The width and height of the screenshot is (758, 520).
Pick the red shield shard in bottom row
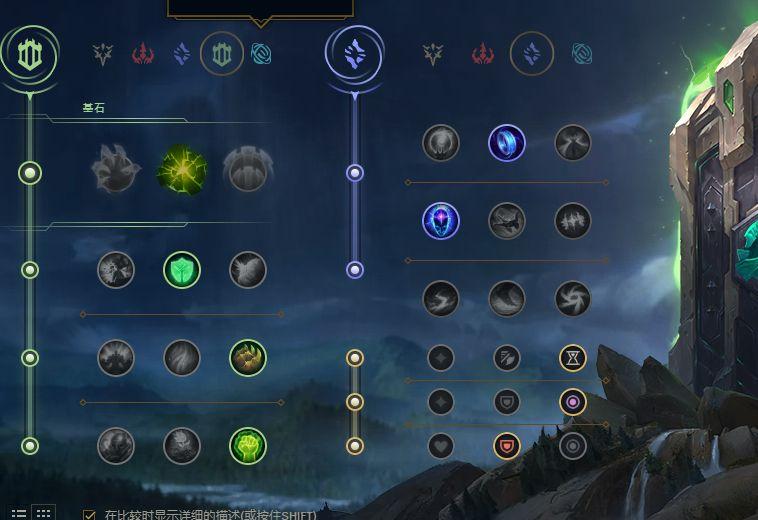[x=507, y=446]
